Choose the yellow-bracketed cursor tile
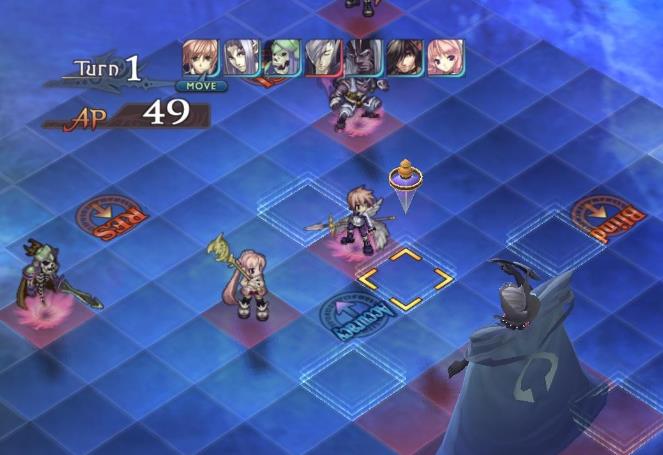The width and height of the screenshot is (663, 455). click(405, 279)
